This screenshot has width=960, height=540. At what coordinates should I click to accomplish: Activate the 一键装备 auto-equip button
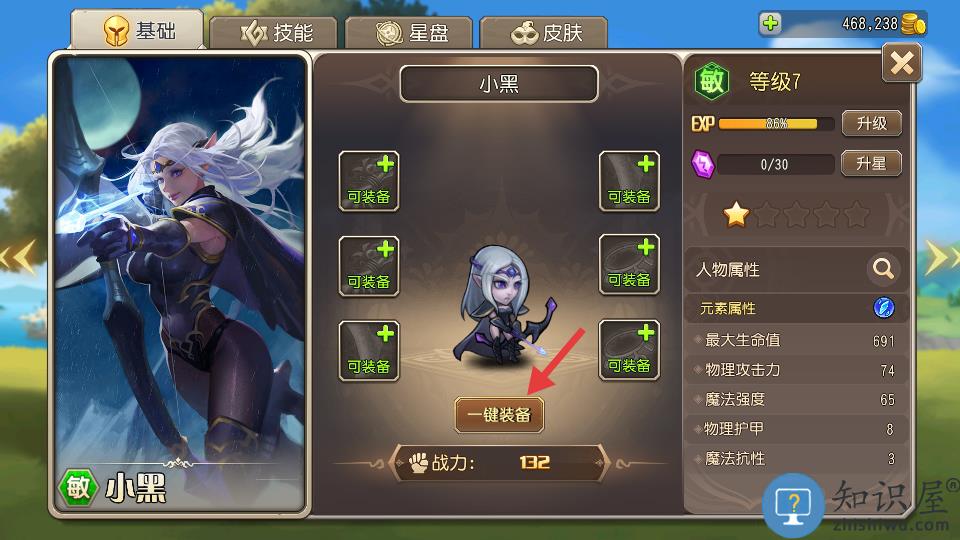[x=500, y=414]
